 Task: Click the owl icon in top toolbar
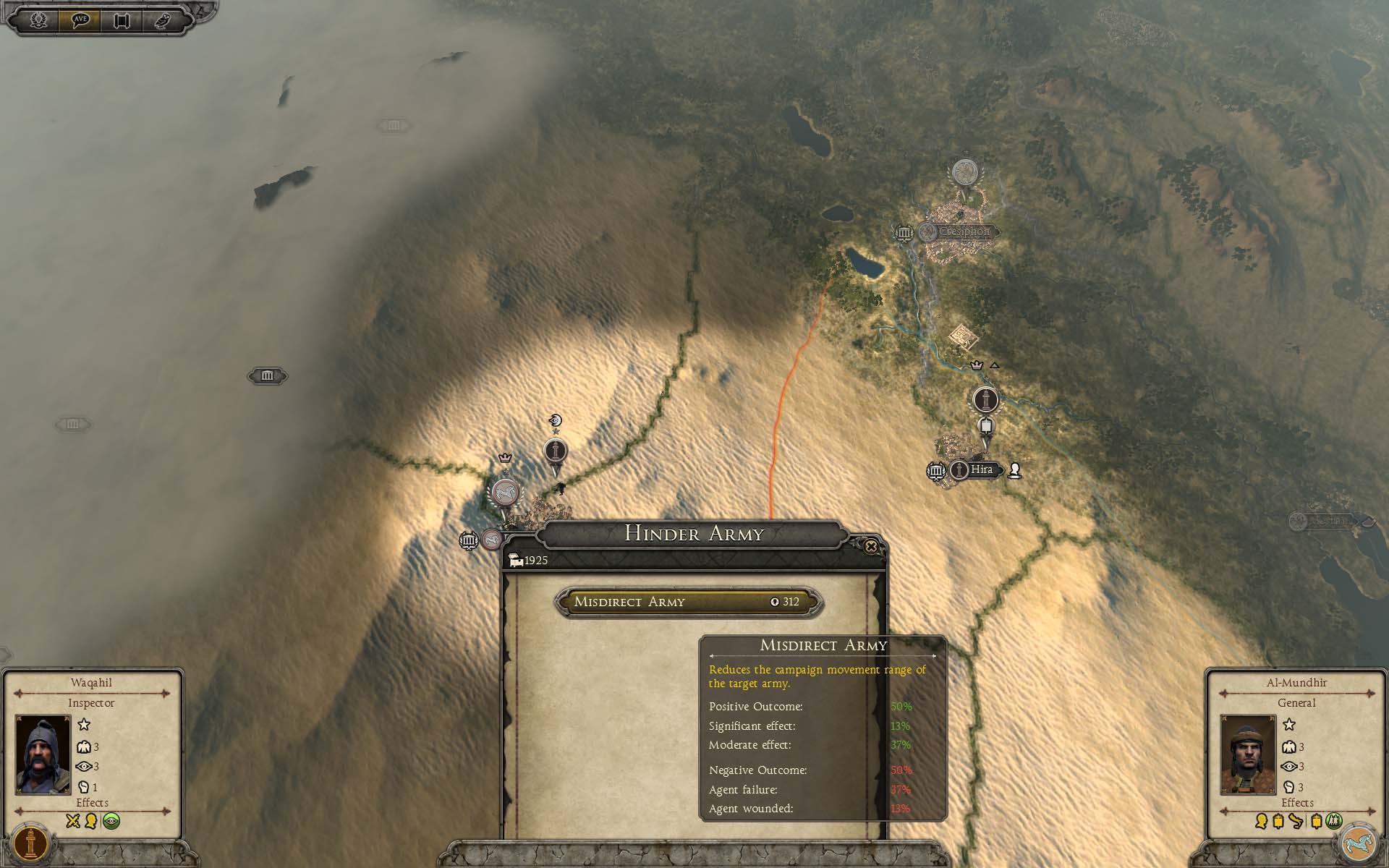click(162, 20)
